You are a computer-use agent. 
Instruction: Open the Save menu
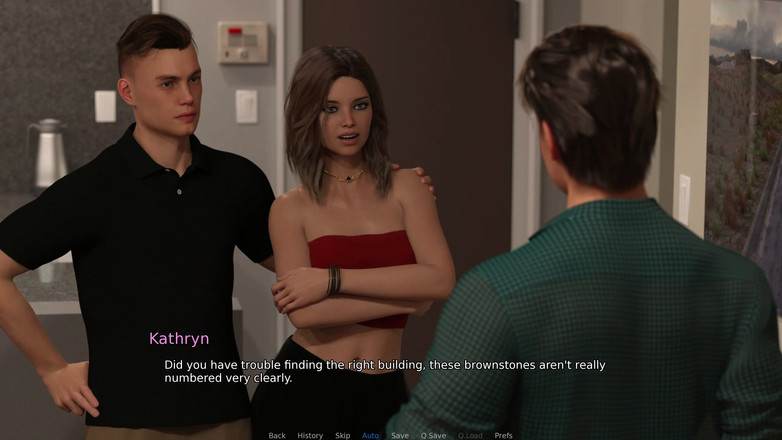[x=400, y=435]
